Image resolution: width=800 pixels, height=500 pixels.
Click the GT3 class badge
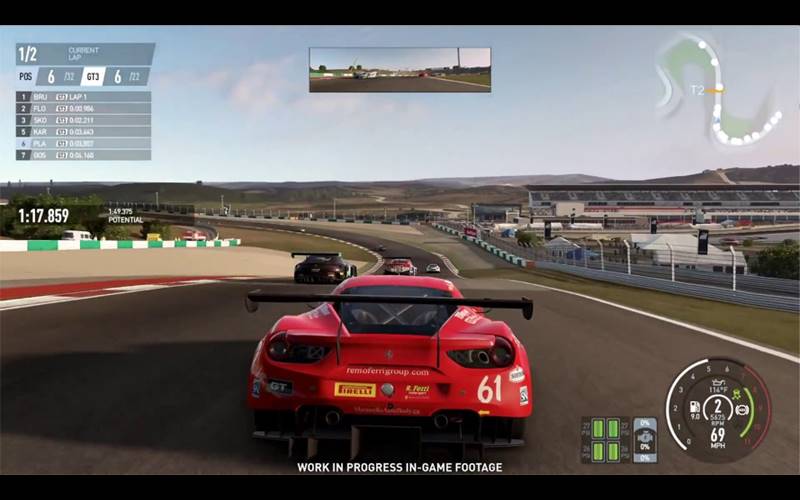pos(93,76)
